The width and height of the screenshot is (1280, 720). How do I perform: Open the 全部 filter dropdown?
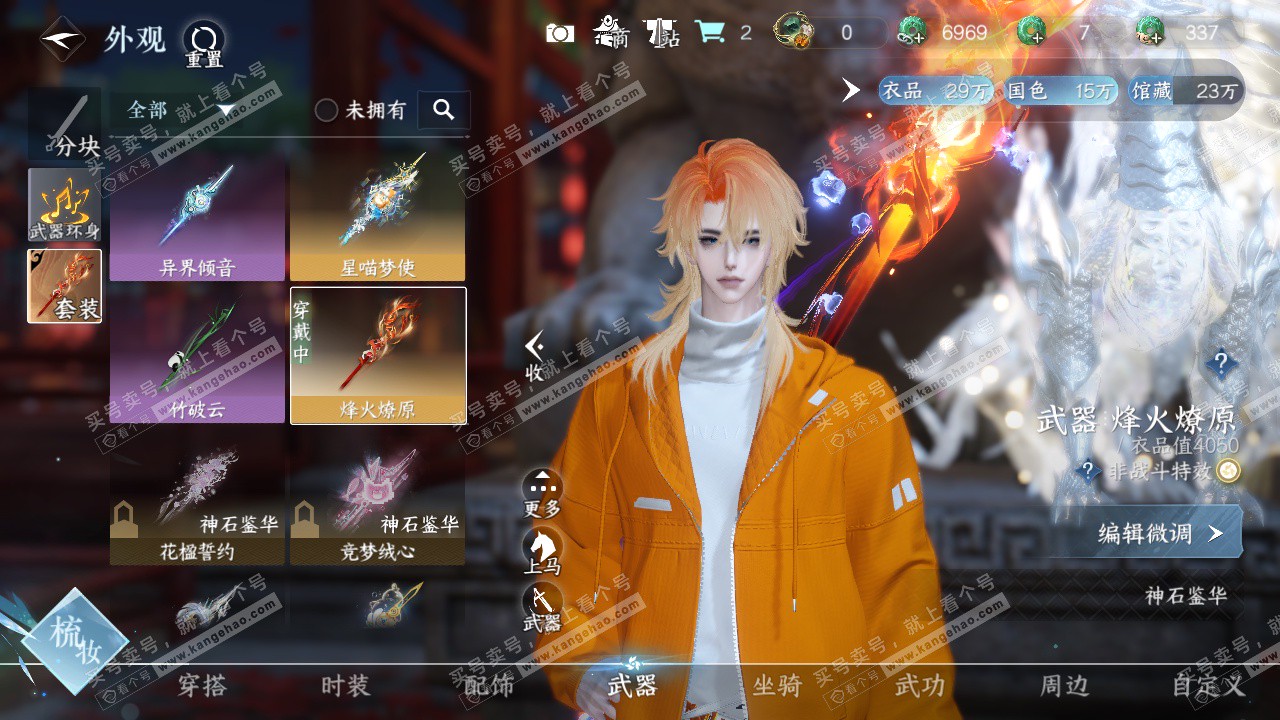[x=180, y=110]
